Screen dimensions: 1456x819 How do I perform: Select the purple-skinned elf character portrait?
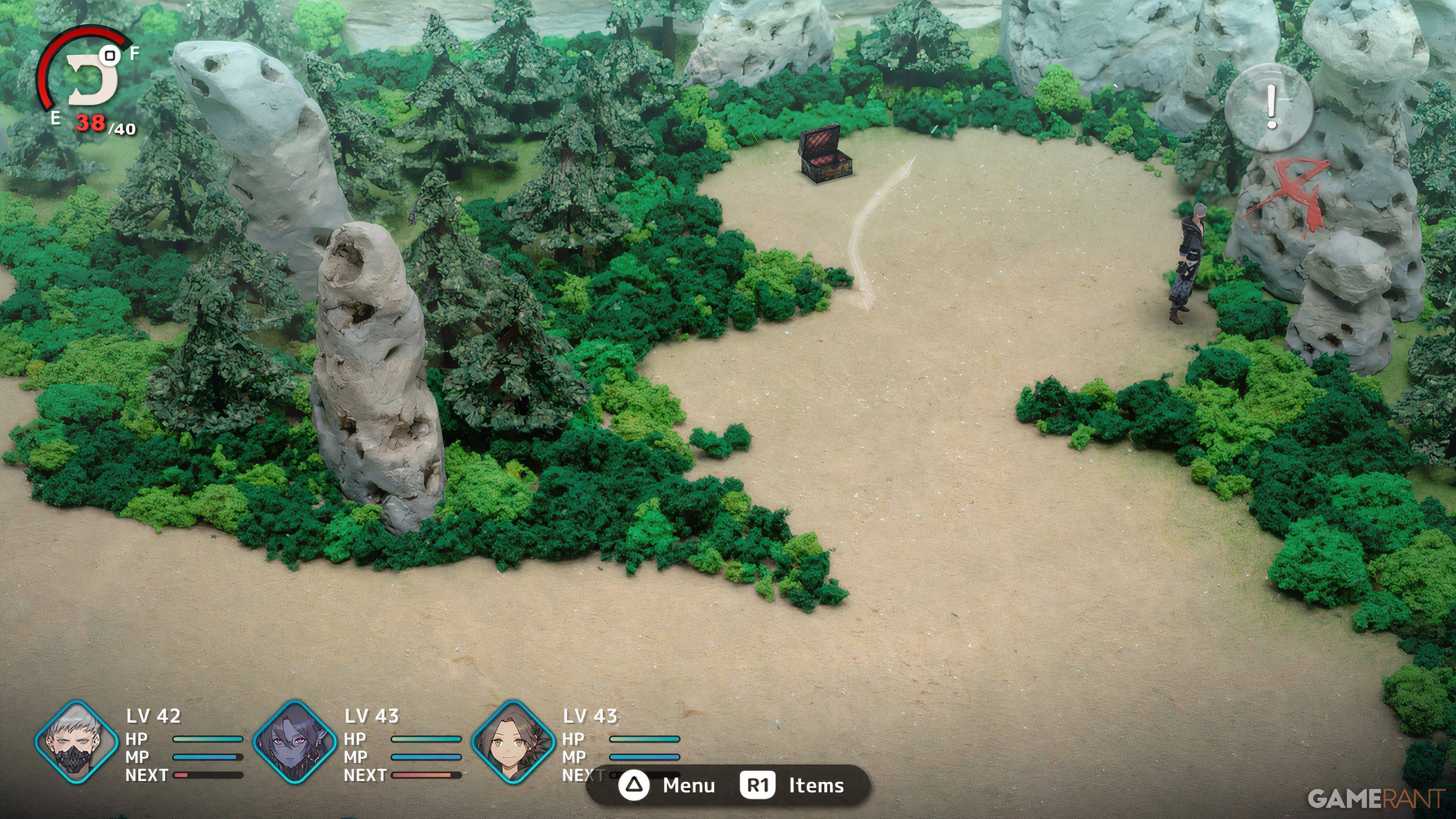tap(295, 742)
